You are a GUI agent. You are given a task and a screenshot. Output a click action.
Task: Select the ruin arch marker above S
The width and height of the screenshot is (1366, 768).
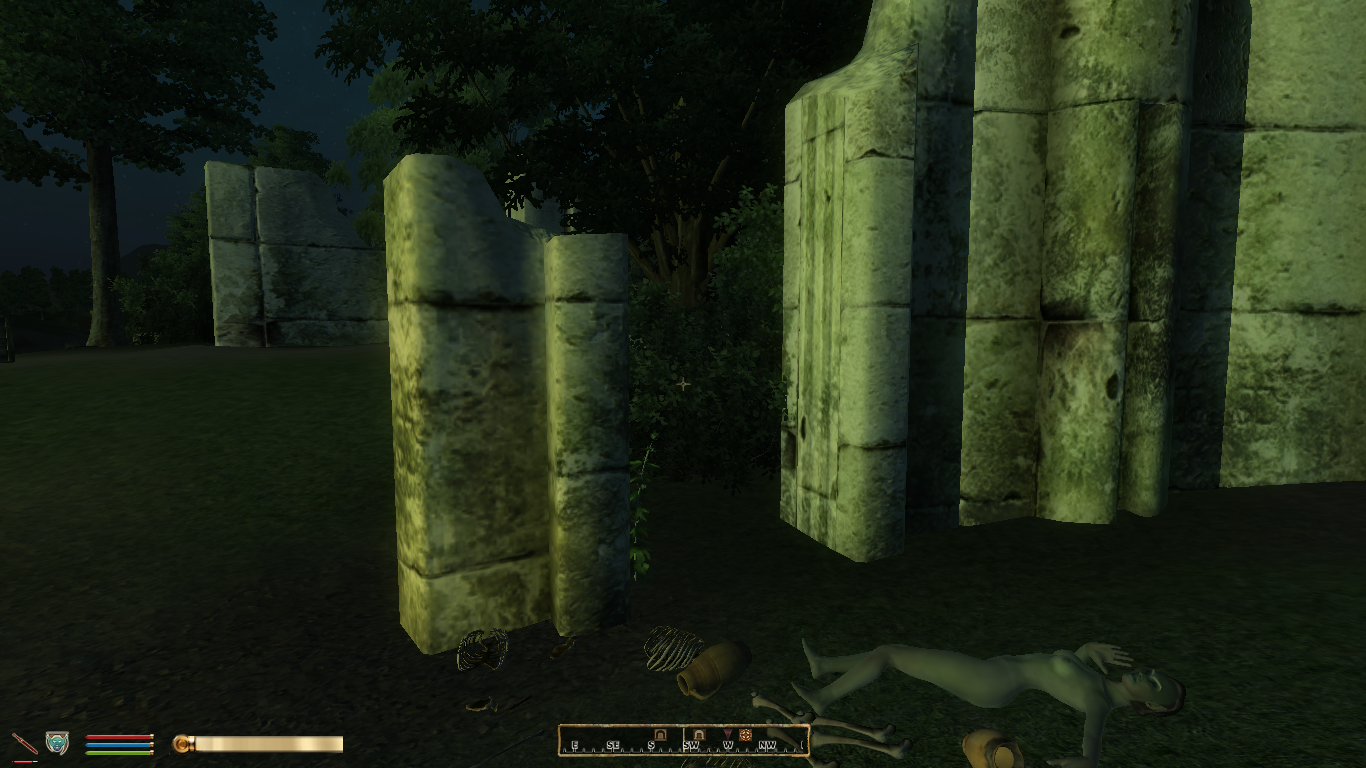(x=660, y=734)
